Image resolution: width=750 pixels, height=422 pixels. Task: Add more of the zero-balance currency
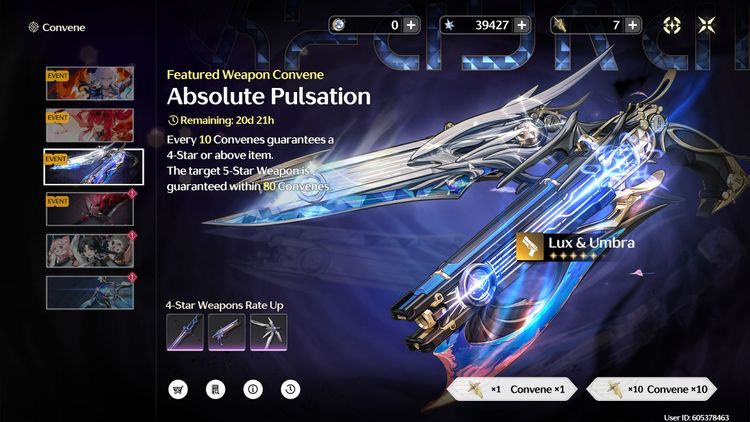point(412,25)
